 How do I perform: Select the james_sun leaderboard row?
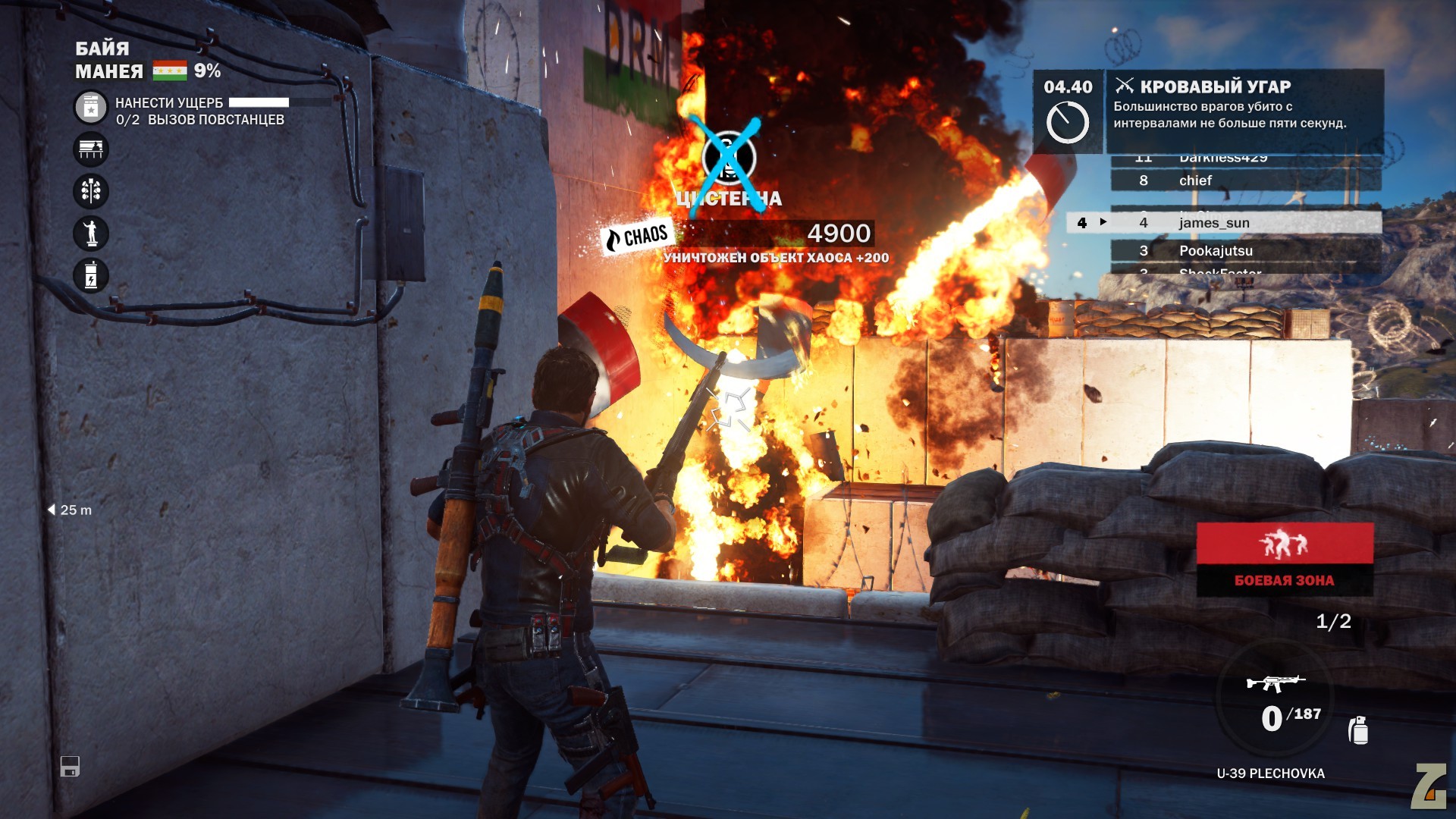click(x=1245, y=222)
